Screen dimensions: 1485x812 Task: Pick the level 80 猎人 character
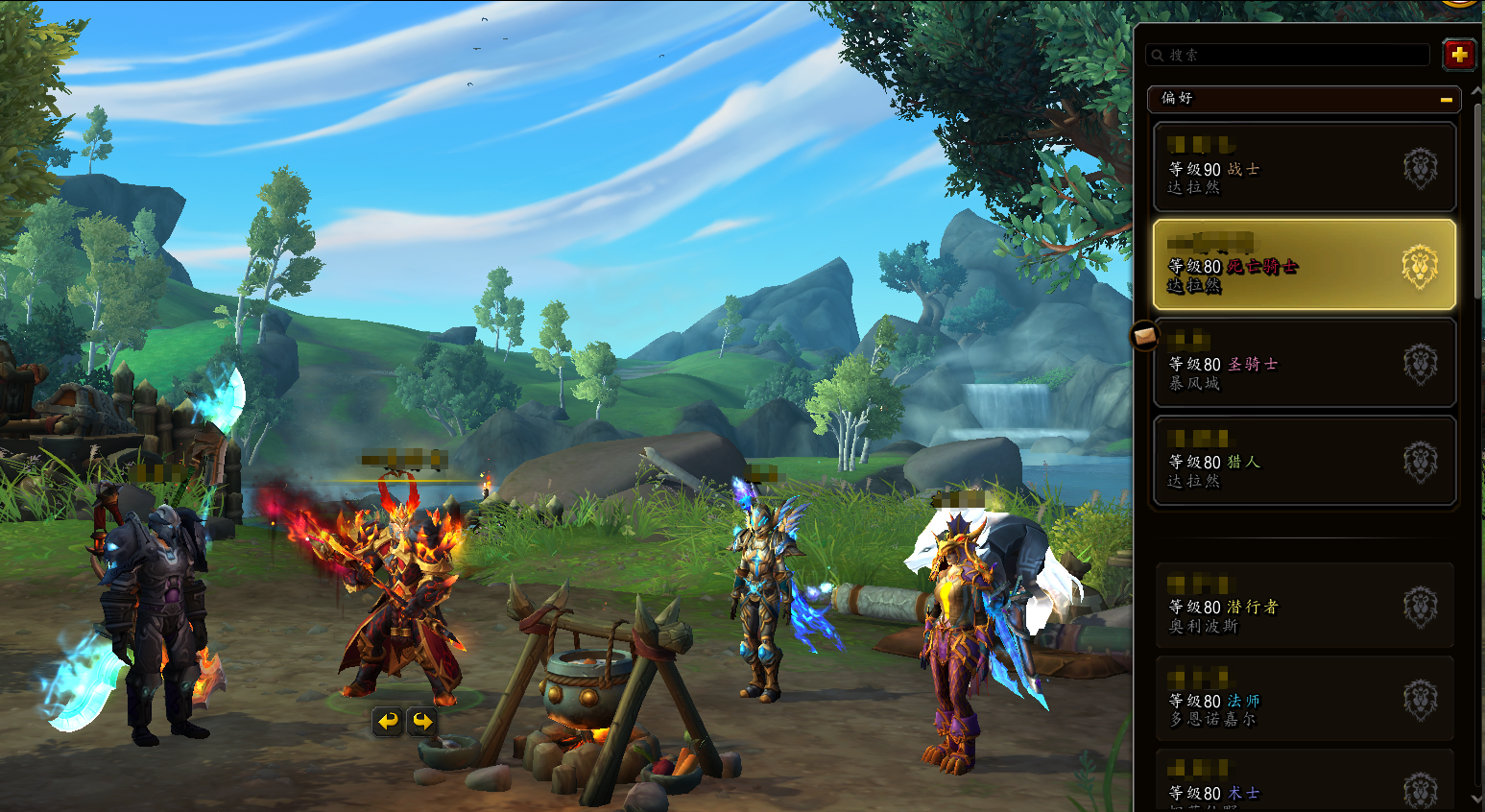1304,461
